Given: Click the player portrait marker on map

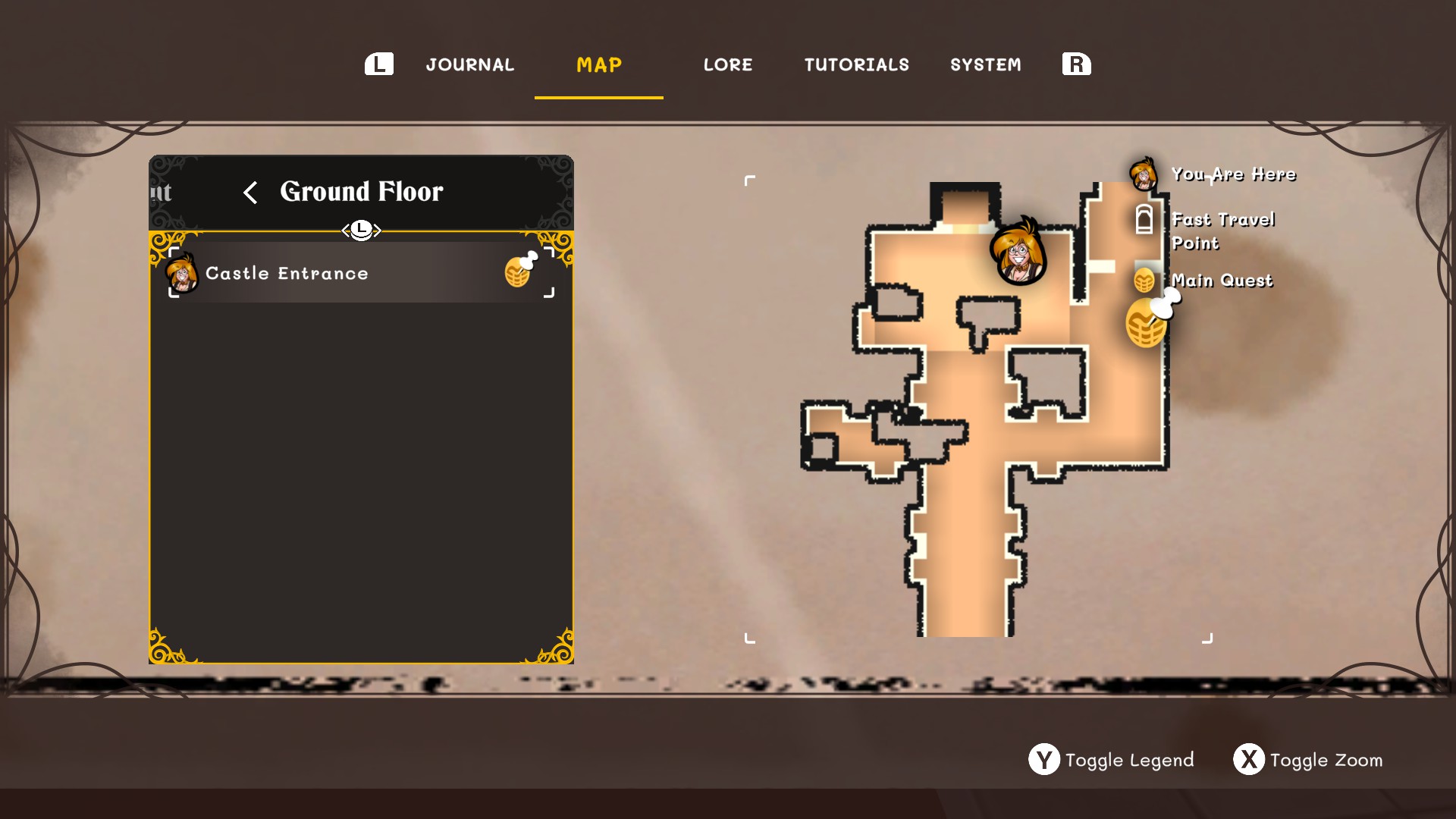Looking at the screenshot, I should pos(1018,253).
